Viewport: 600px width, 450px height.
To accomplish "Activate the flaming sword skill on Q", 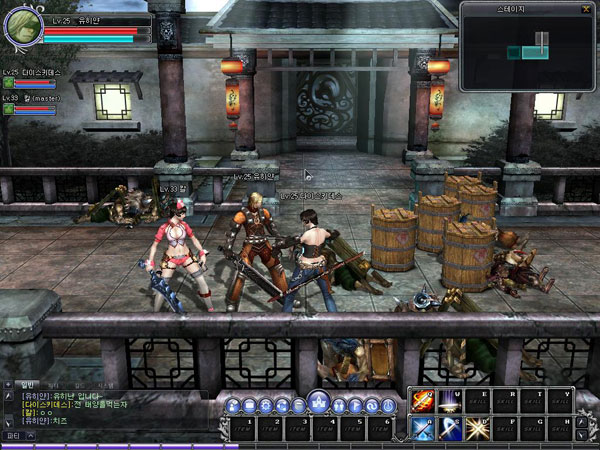I will tap(422, 401).
